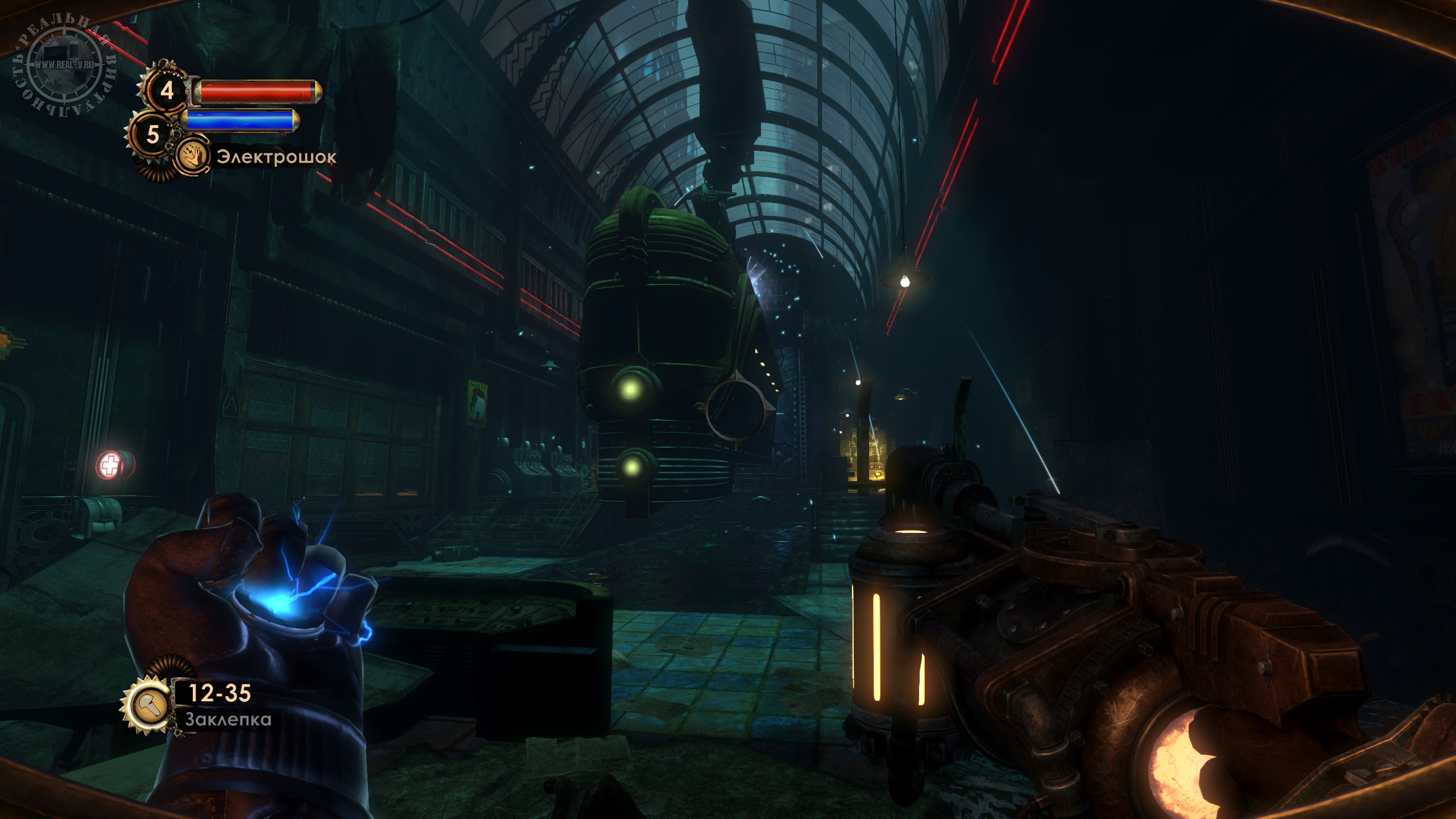
Task: Click the EVE hypo counter gear
Action: [x=152, y=135]
